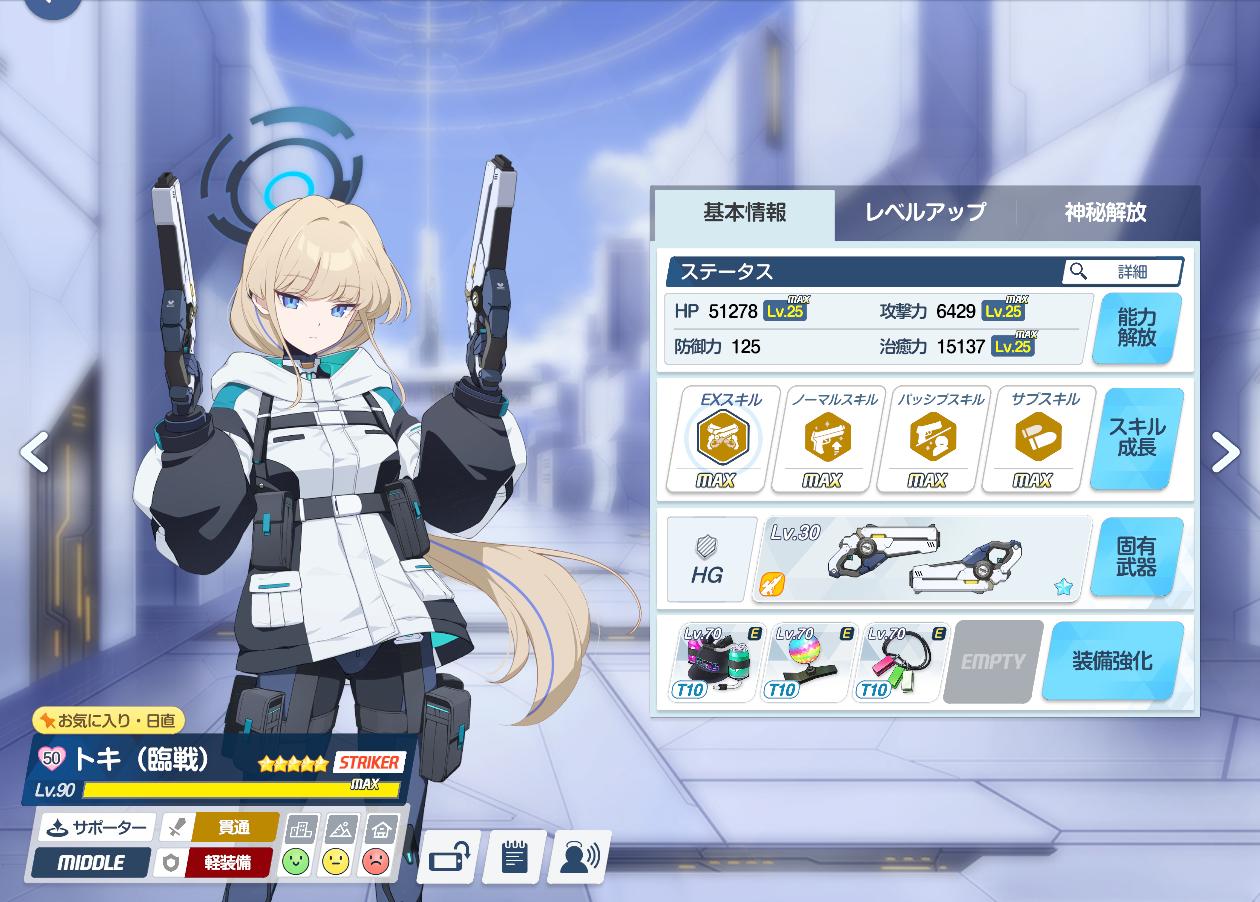Select the Lv.30 handgun unique weapon panel
The width and height of the screenshot is (1260, 902).
pyautogui.click(x=921, y=559)
